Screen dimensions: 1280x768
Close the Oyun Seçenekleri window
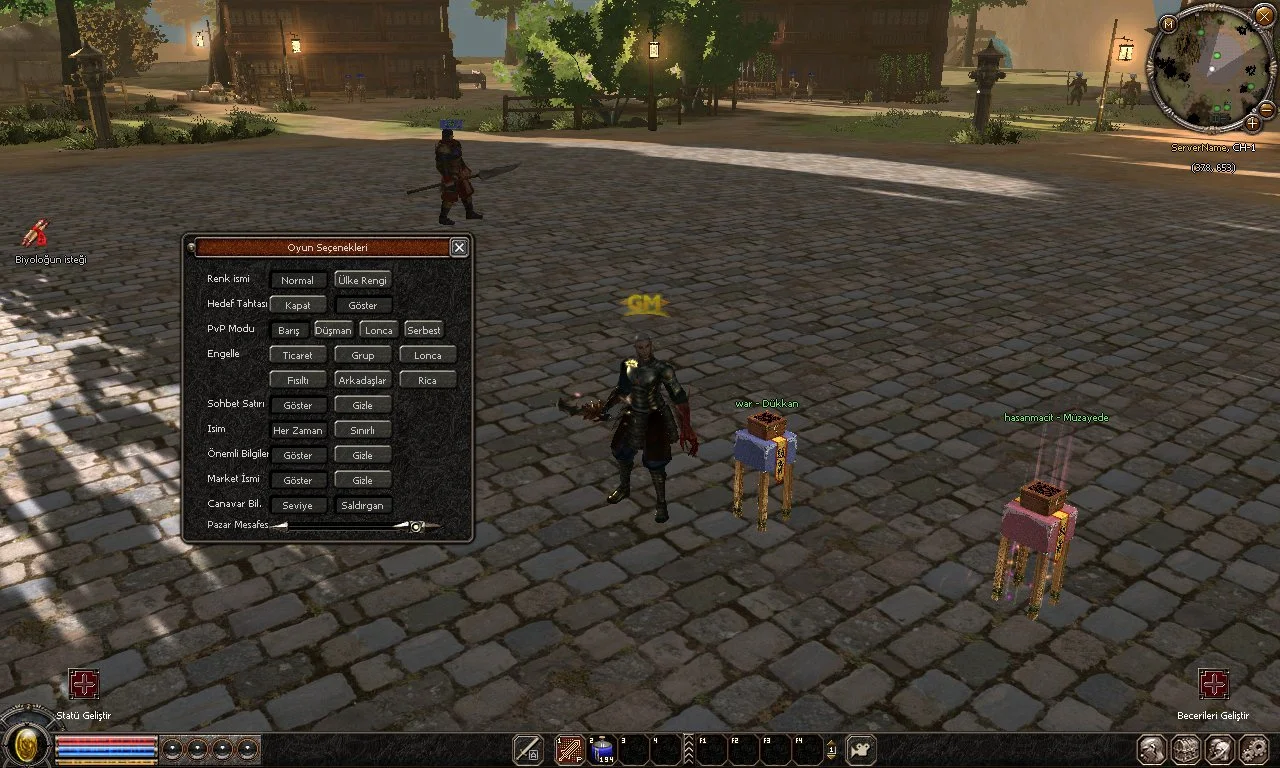tap(459, 248)
